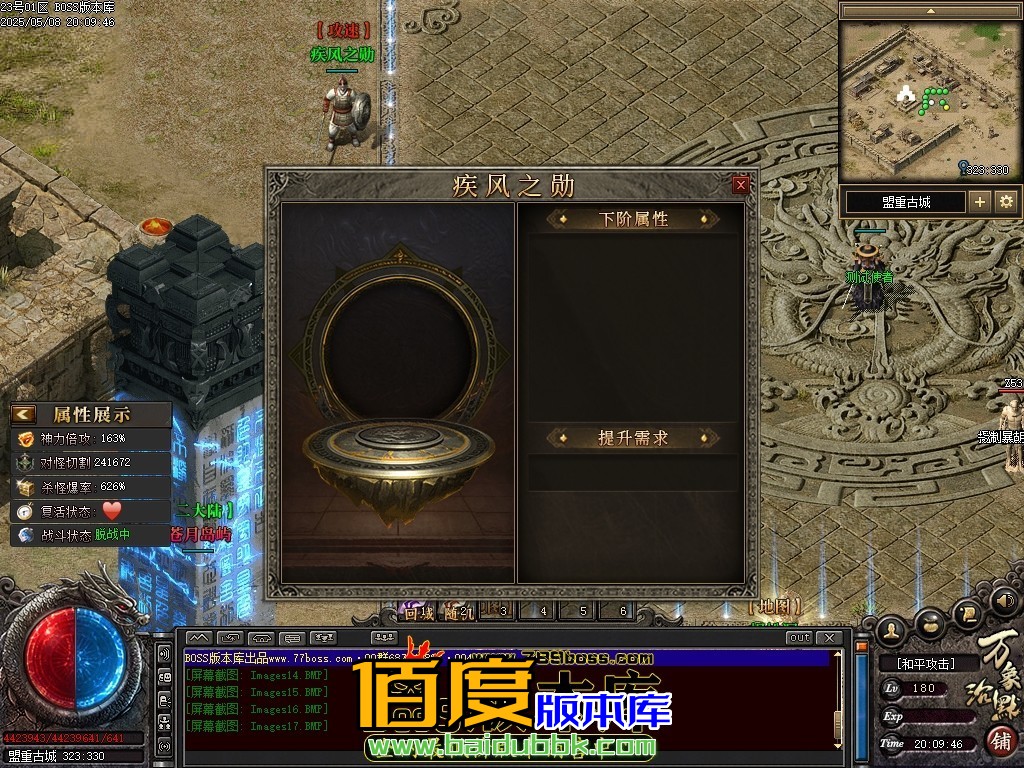Click the plus button beside the map name
This screenshot has height=768, width=1024.
pyautogui.click(x=980, y=202)
